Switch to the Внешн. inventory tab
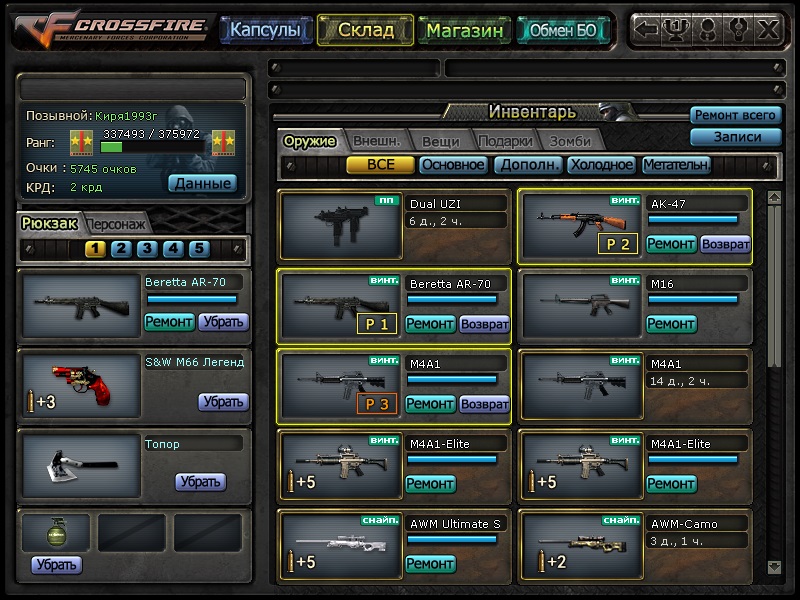Image resolution: width=800 pixels, height=600 pixels. pyautogui.click(x=377, y=141)
